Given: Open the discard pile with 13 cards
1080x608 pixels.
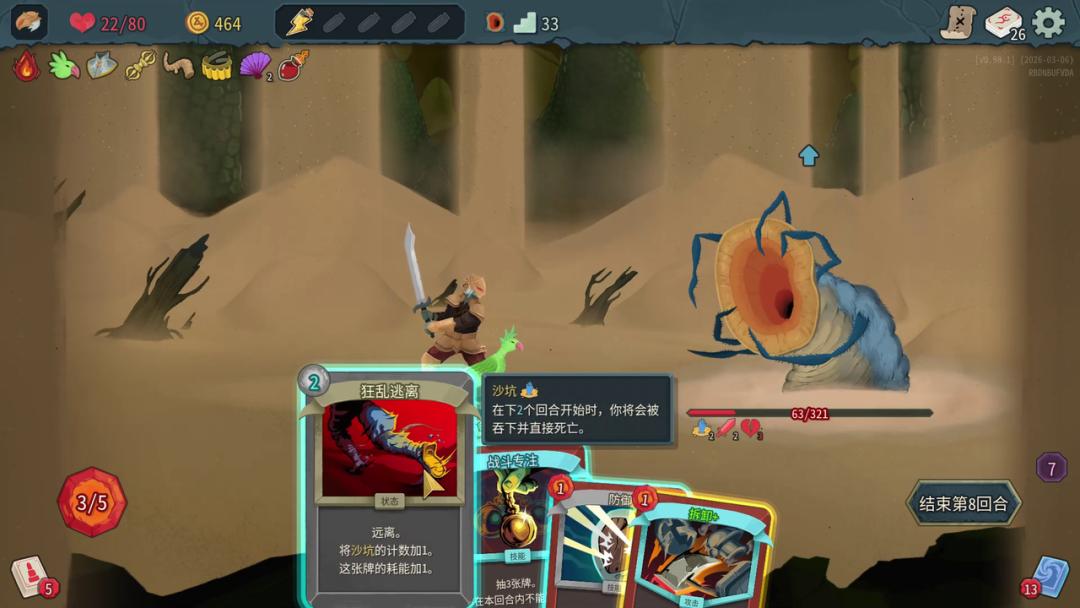Looking at the screenshot, I should [1049, 576].
